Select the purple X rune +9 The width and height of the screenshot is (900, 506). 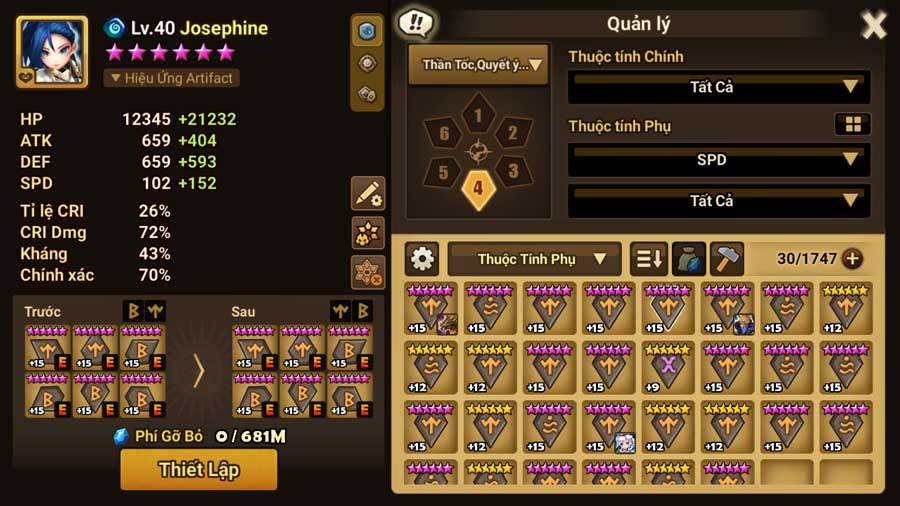pyautogui.click(x=667, y=366)
